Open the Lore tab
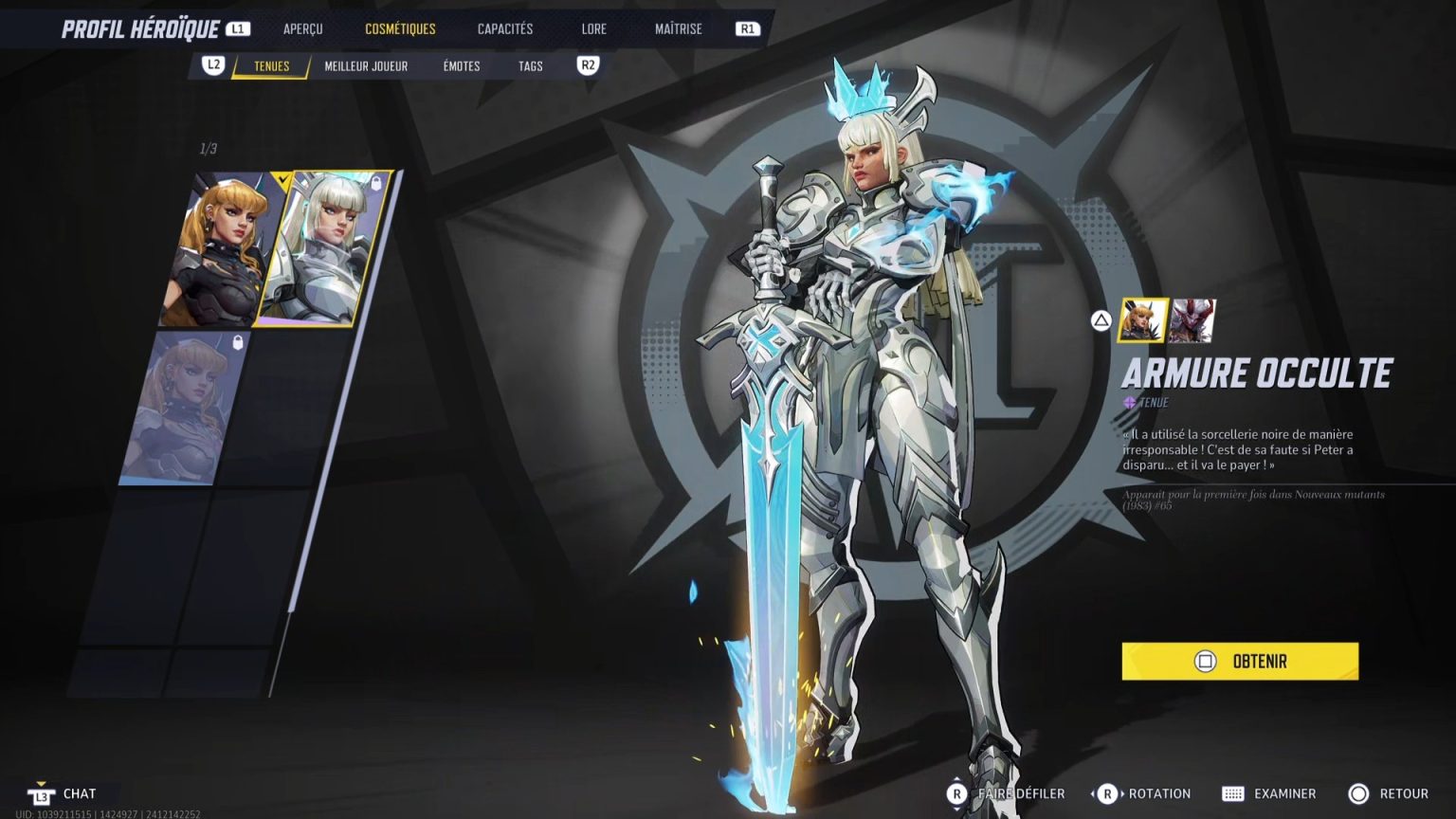 (x=593, y=28)
